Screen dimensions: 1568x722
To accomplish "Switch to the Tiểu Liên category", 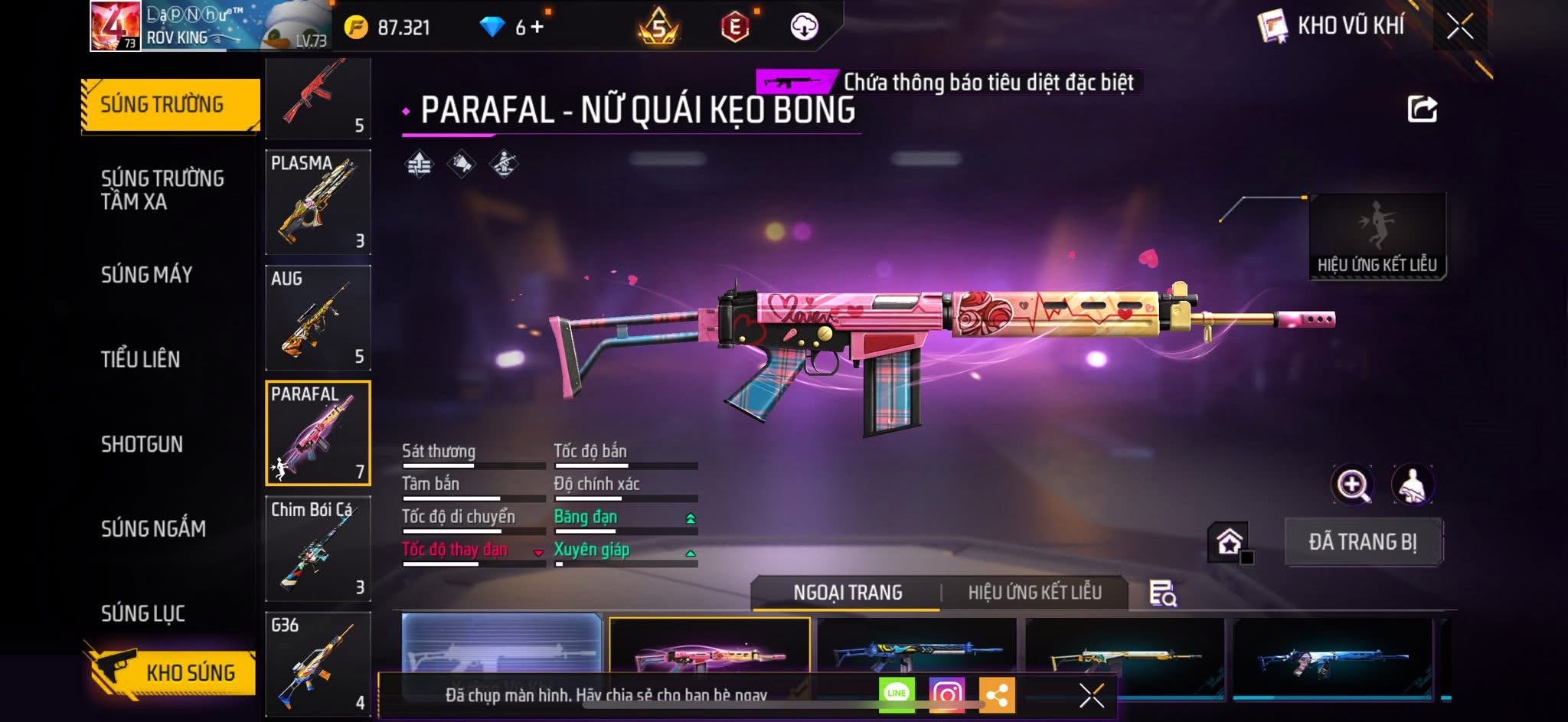I will (x=140, y=359).
